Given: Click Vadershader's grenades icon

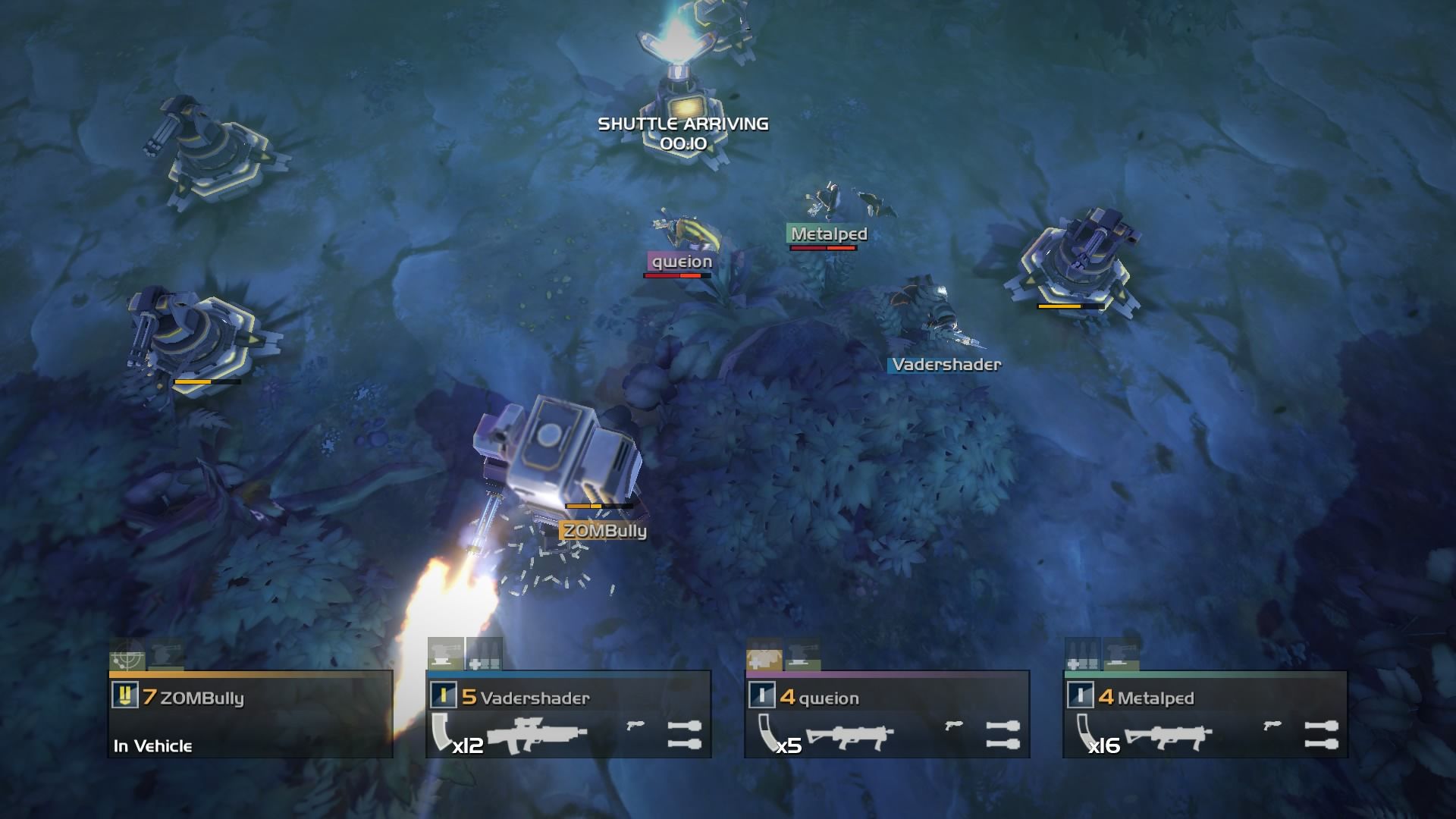Looking at the screenshot, I should point(684,734).
